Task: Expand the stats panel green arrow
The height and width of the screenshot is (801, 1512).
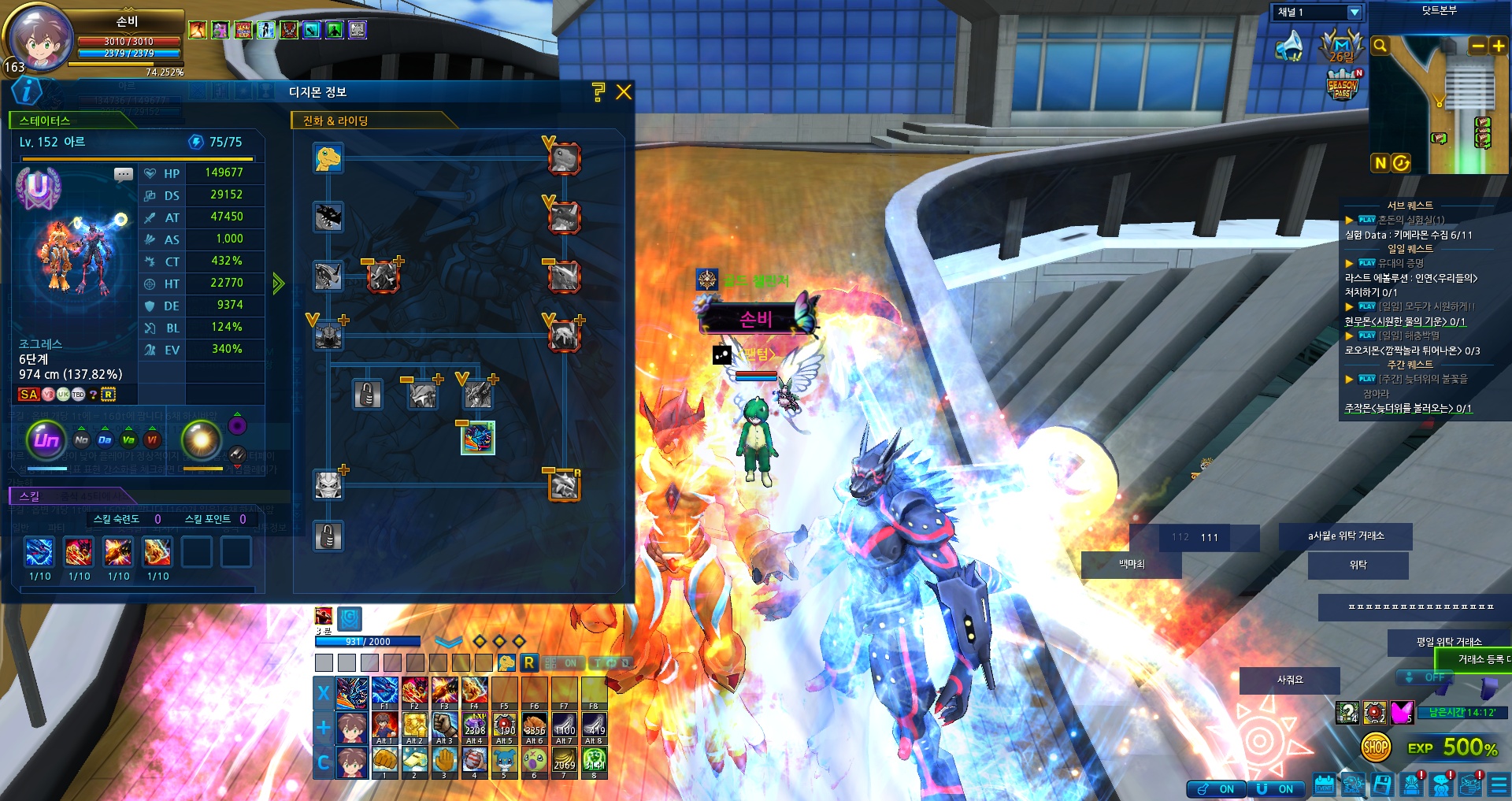Action: [278, 284]
